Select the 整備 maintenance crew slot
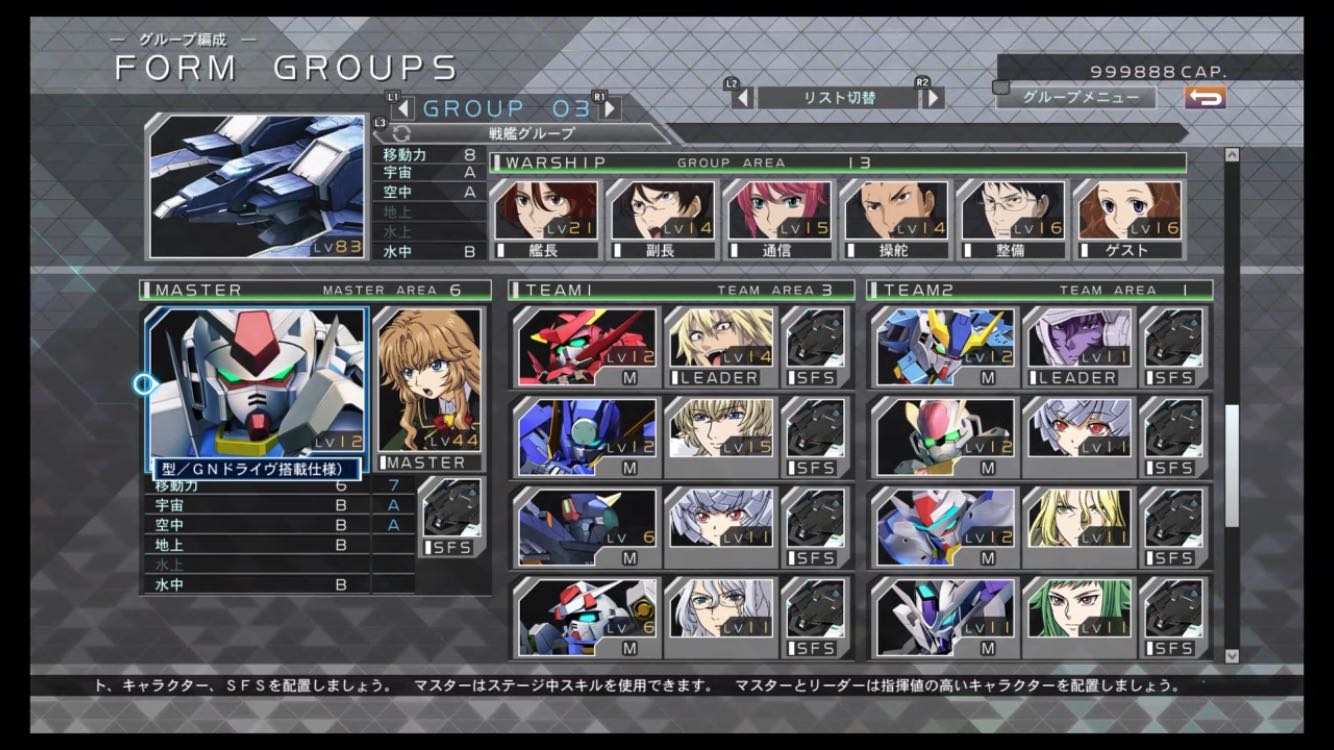Viewport: 1334px width, 750px height. pyautogui.click(x=1012, y=218)
